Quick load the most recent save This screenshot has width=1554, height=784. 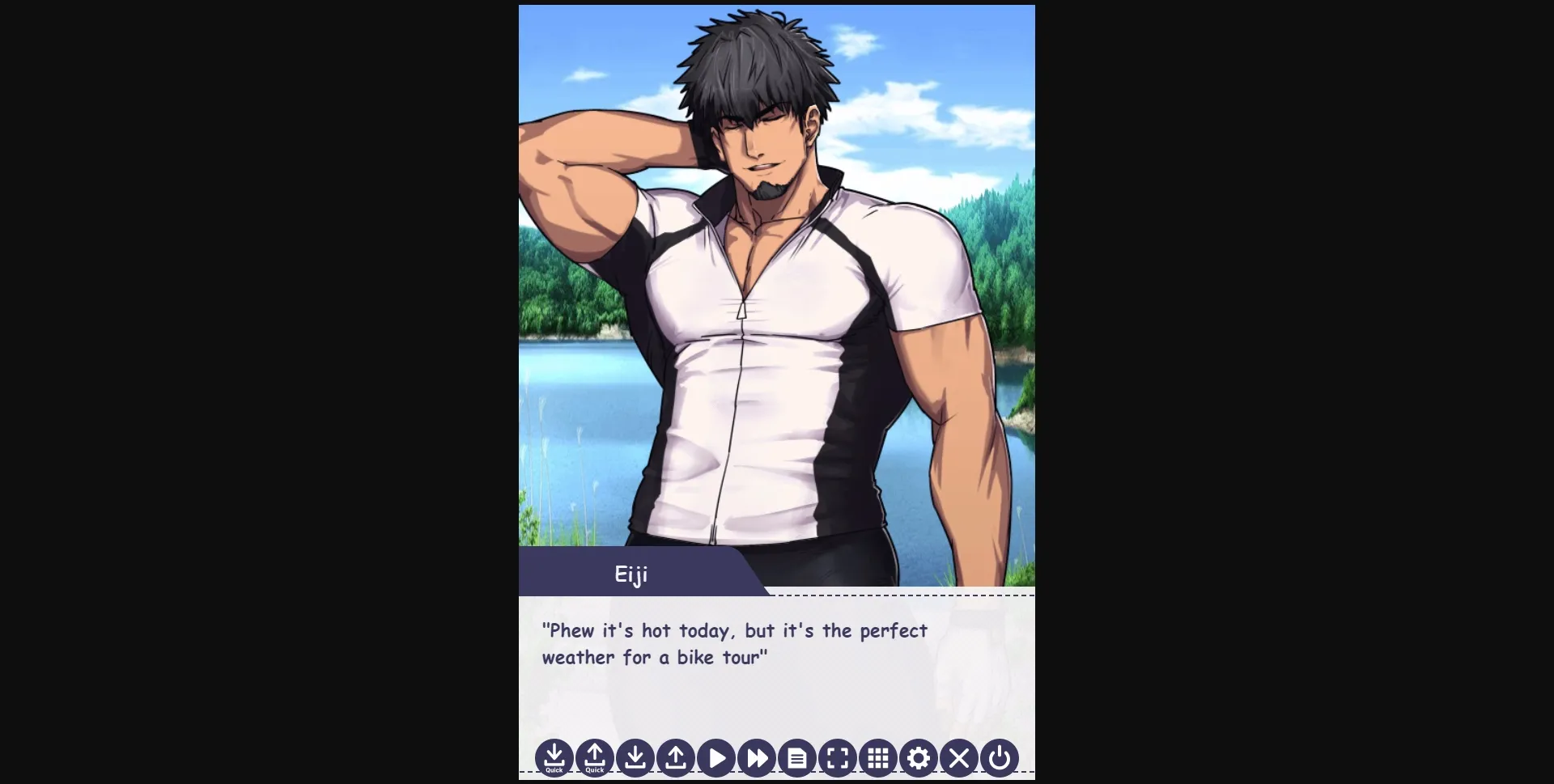click(x=595, y=758)
